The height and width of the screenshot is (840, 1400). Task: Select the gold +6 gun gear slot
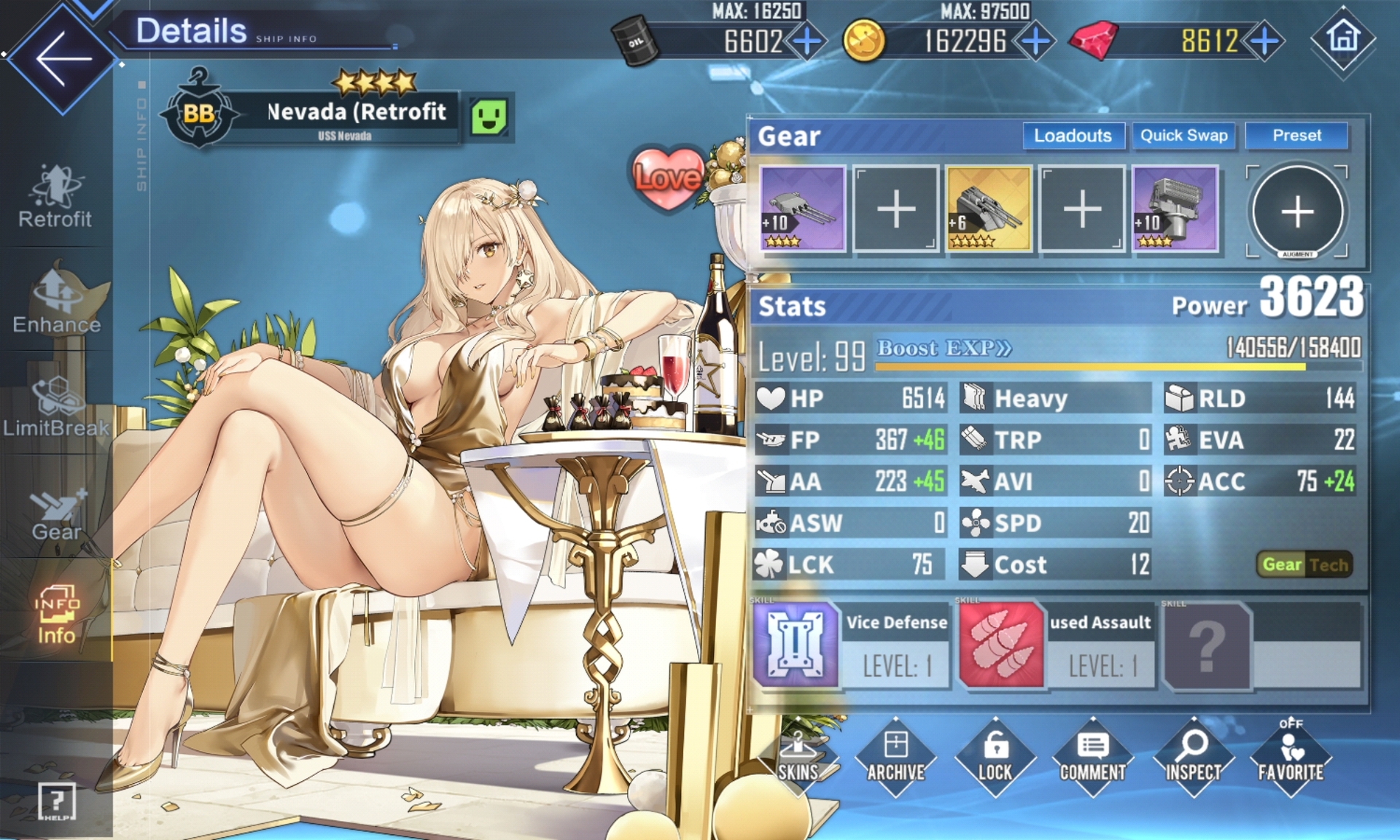point(988,209)
